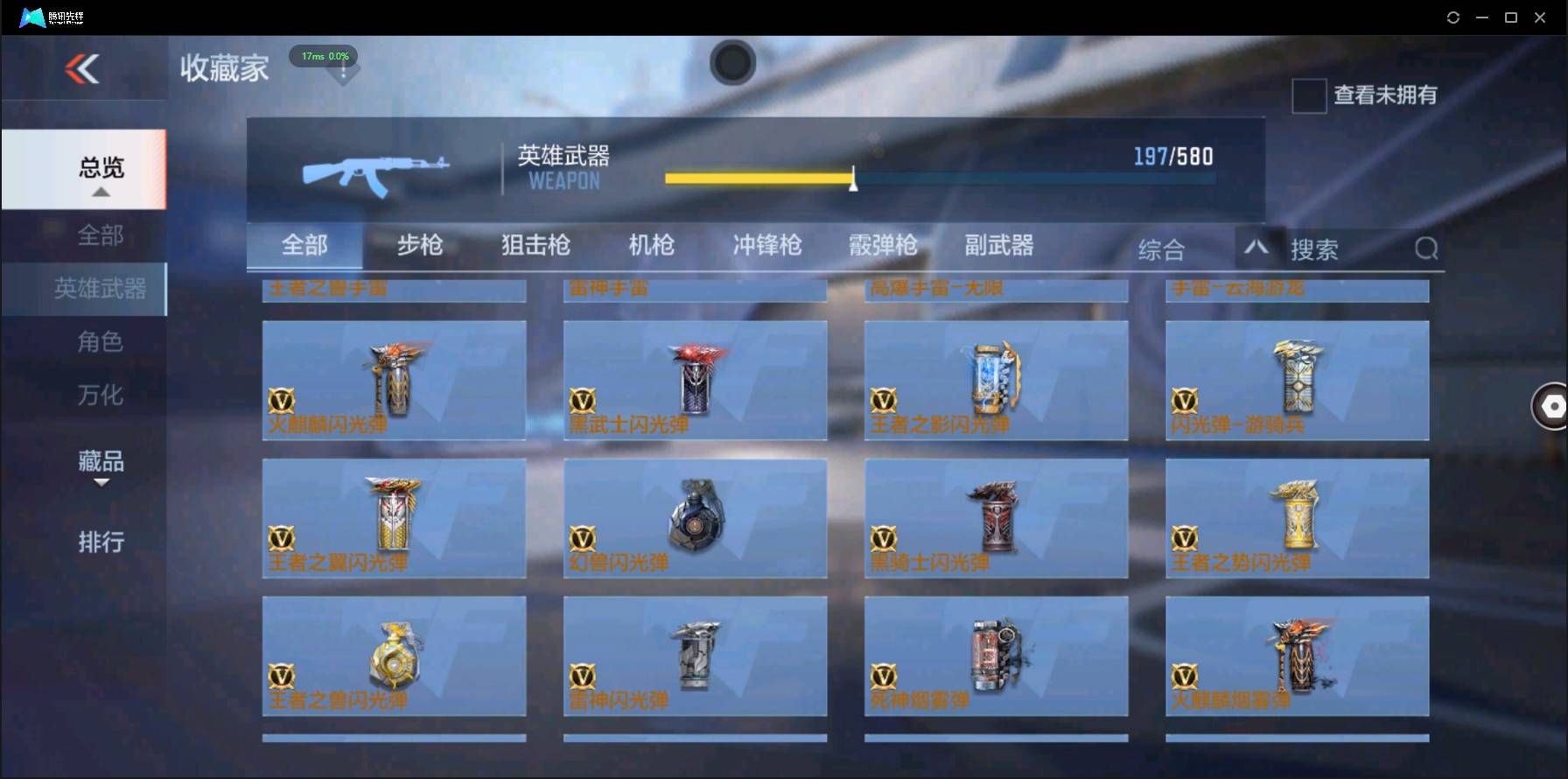Viewport: 1568px width, 779px height.
Task: Click the 197/580 collection progress bar
Action: [941, 178]
